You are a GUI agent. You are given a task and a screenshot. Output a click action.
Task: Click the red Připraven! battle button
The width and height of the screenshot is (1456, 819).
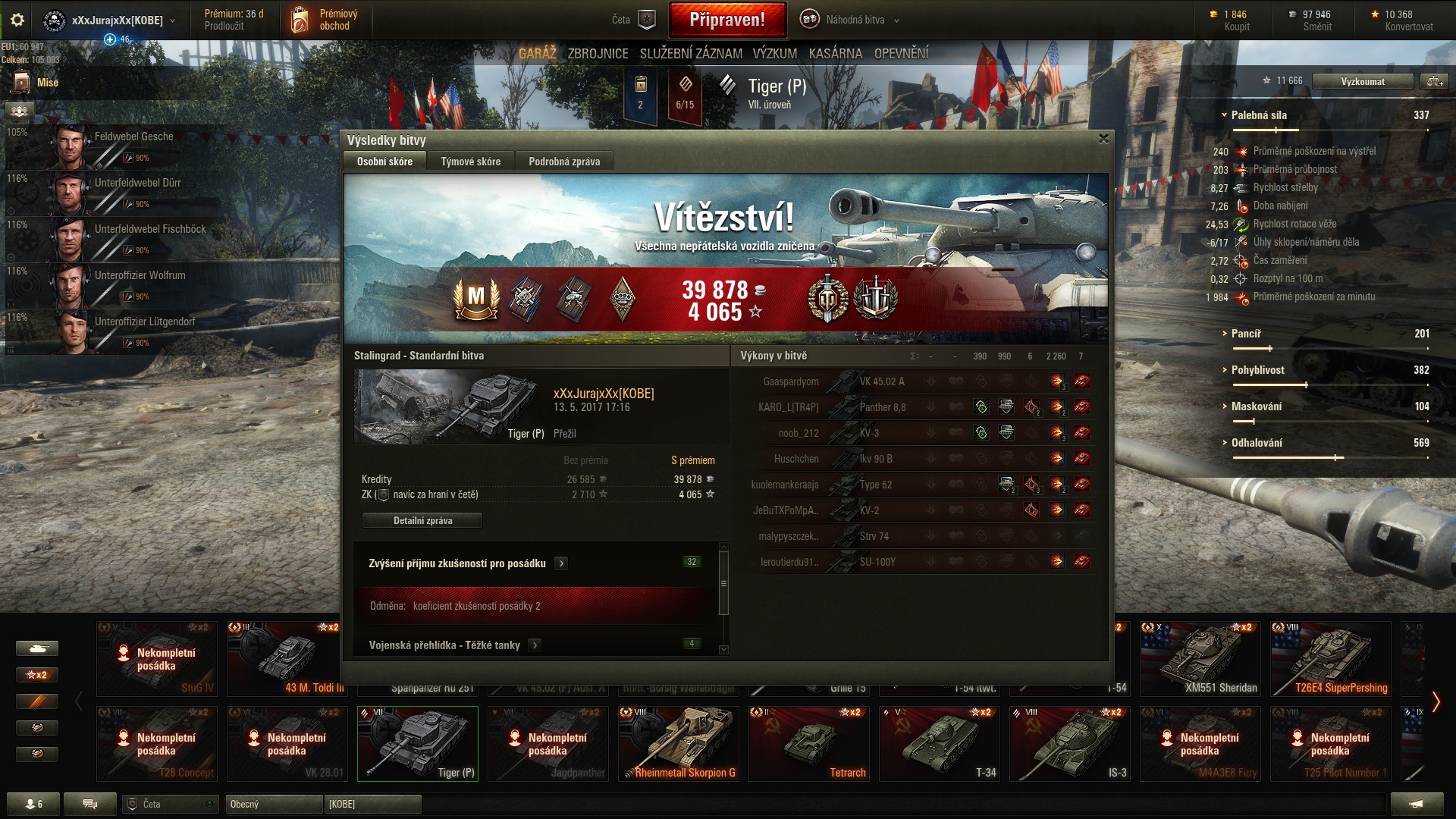click(726, 20)
